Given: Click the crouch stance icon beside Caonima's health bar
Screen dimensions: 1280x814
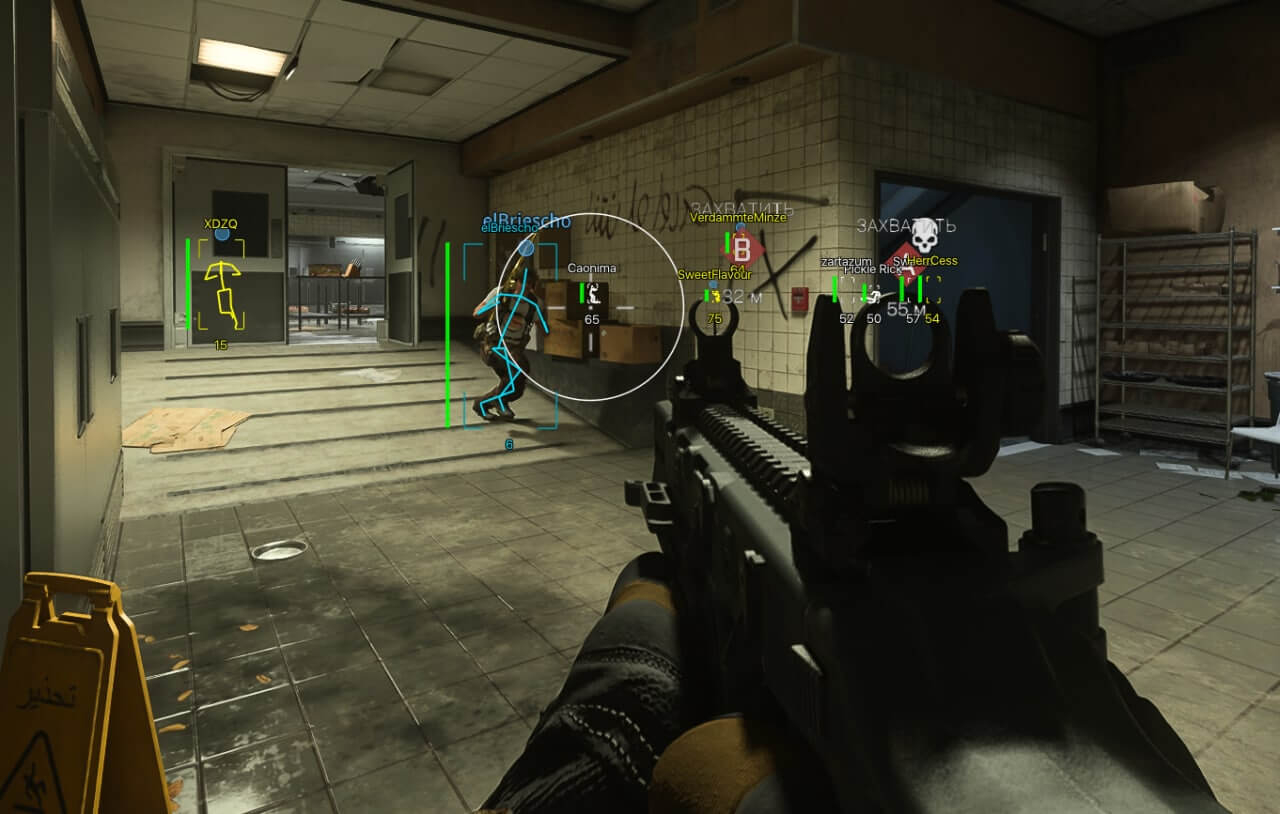Looking at the screenshot, I should (595, 294).
